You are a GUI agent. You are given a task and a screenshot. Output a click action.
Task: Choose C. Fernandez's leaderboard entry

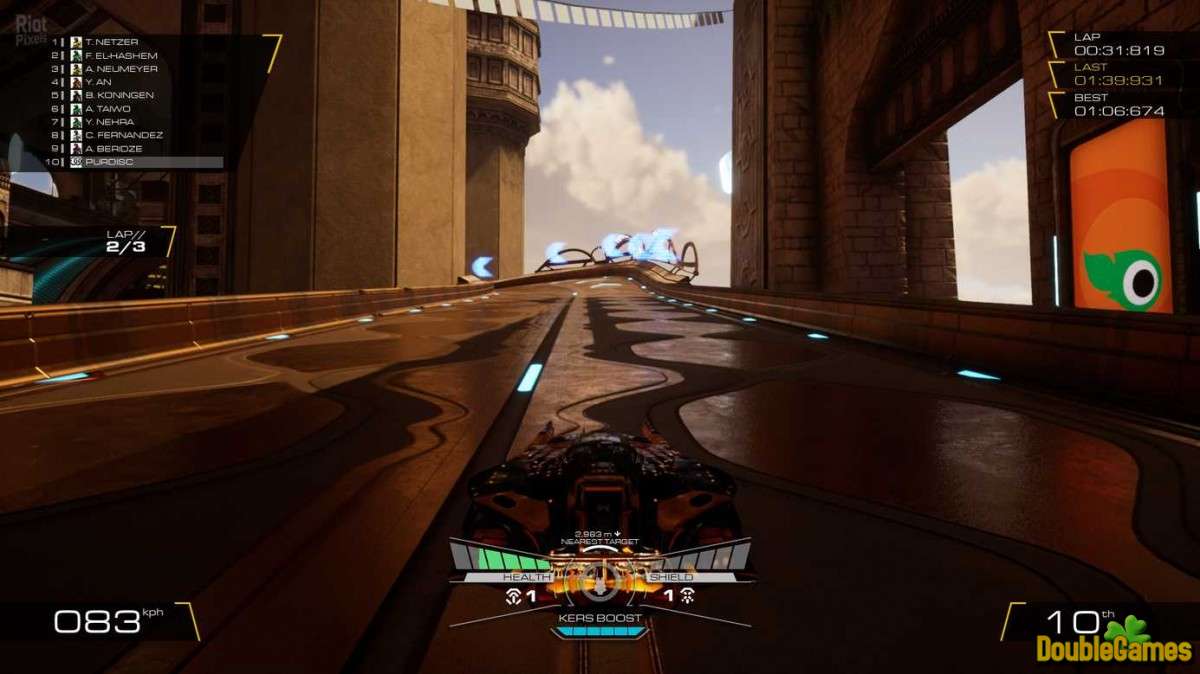123,134
